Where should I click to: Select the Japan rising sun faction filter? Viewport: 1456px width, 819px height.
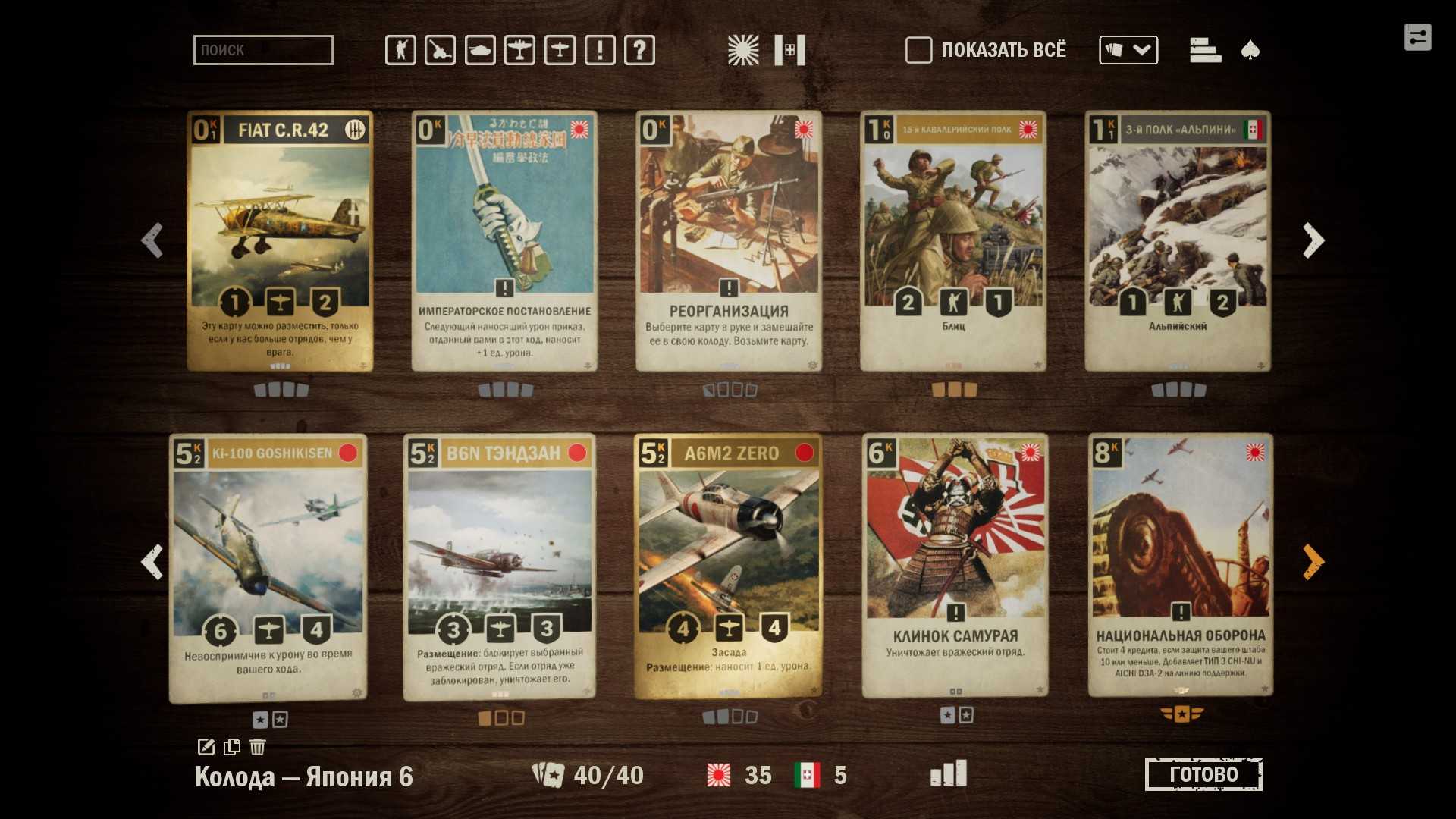pos(742,50)
